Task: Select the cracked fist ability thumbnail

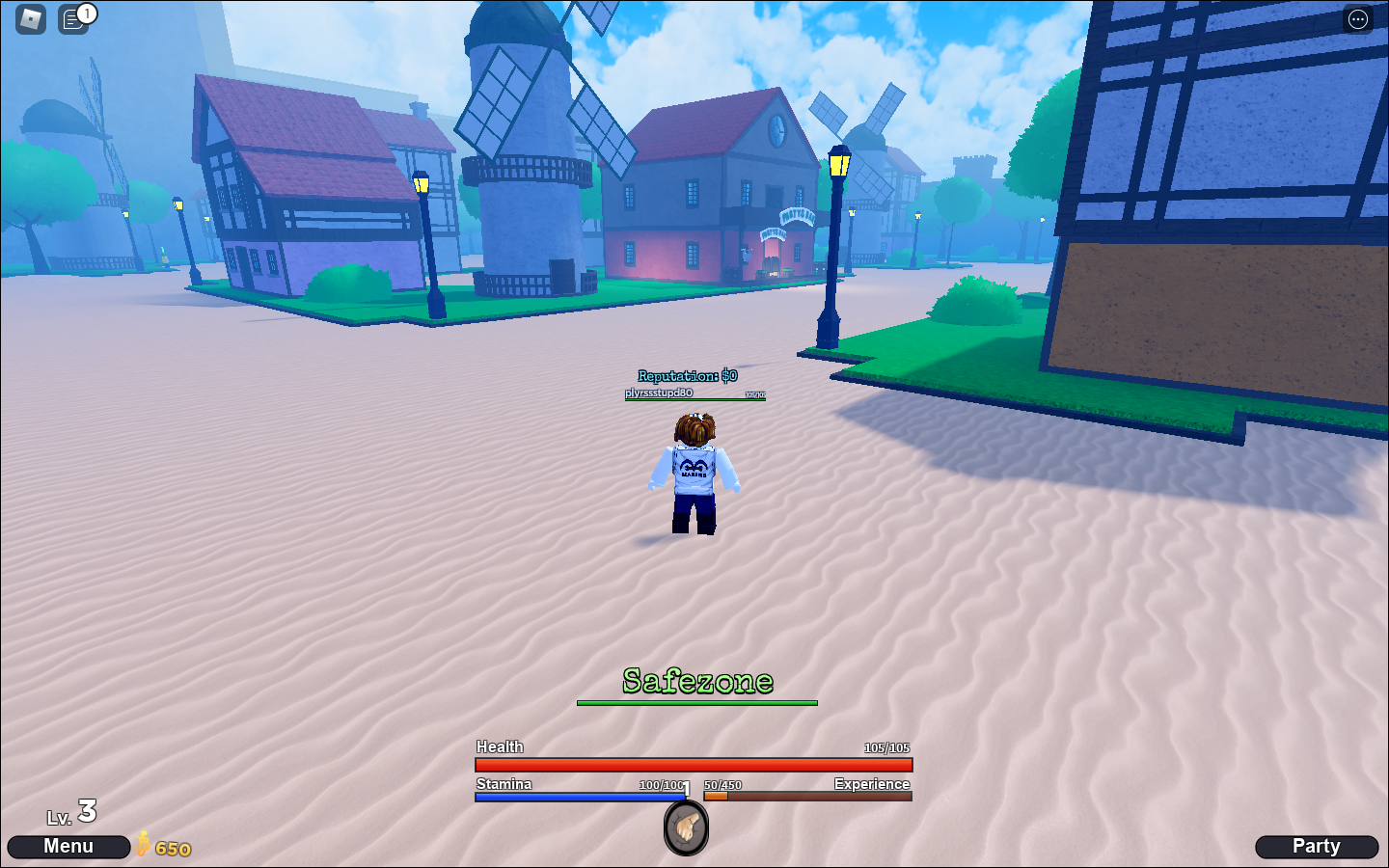Action: click(685, 827)
